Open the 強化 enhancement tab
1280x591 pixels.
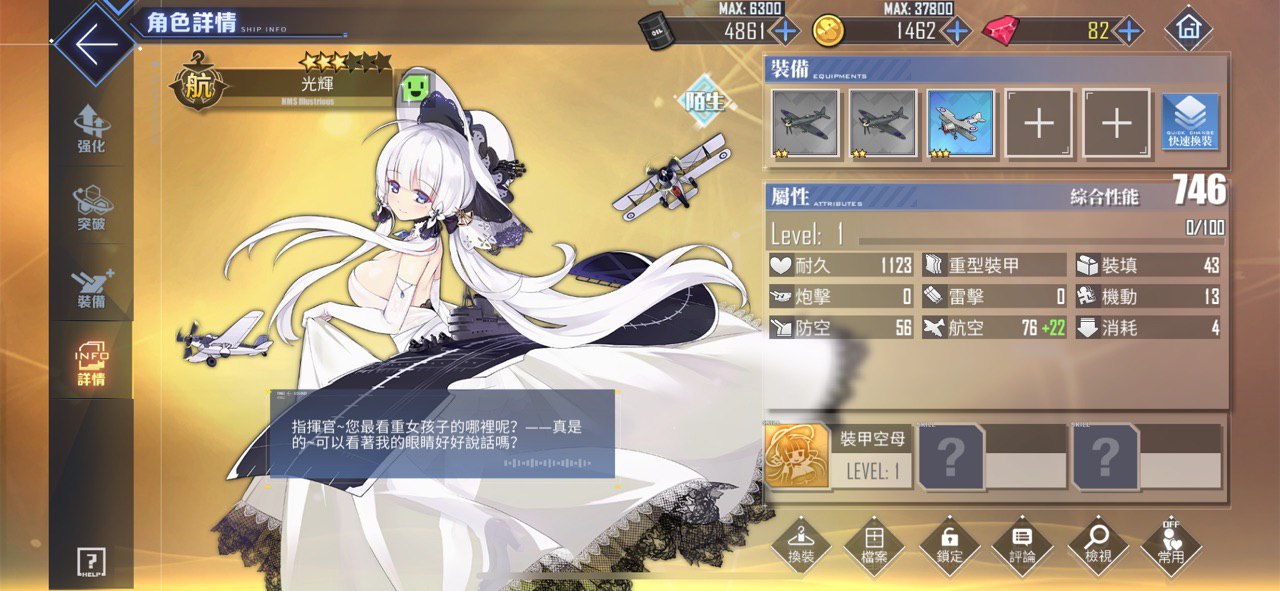91,130
